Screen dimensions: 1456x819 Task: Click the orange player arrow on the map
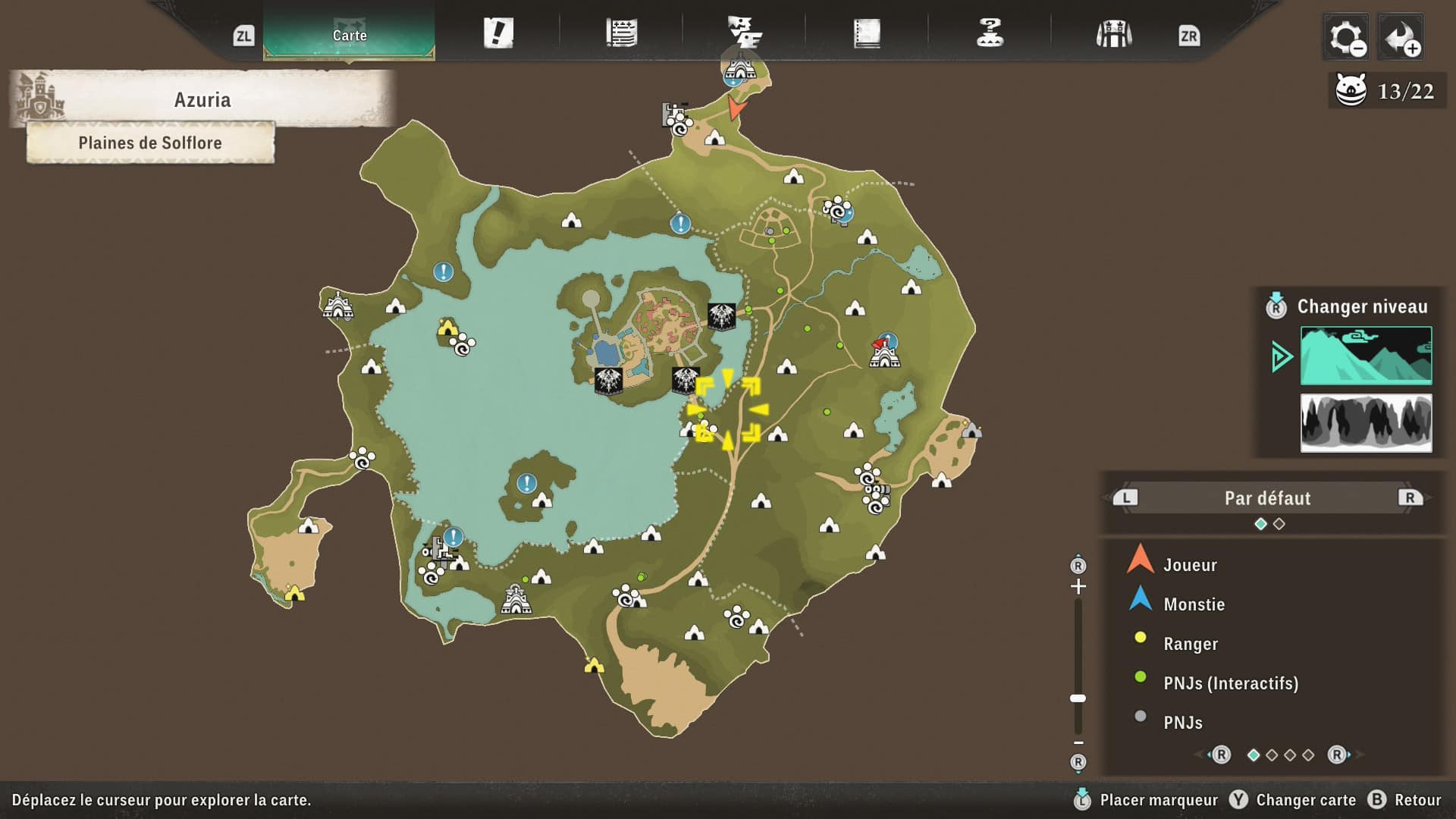[x=736, y=108]
